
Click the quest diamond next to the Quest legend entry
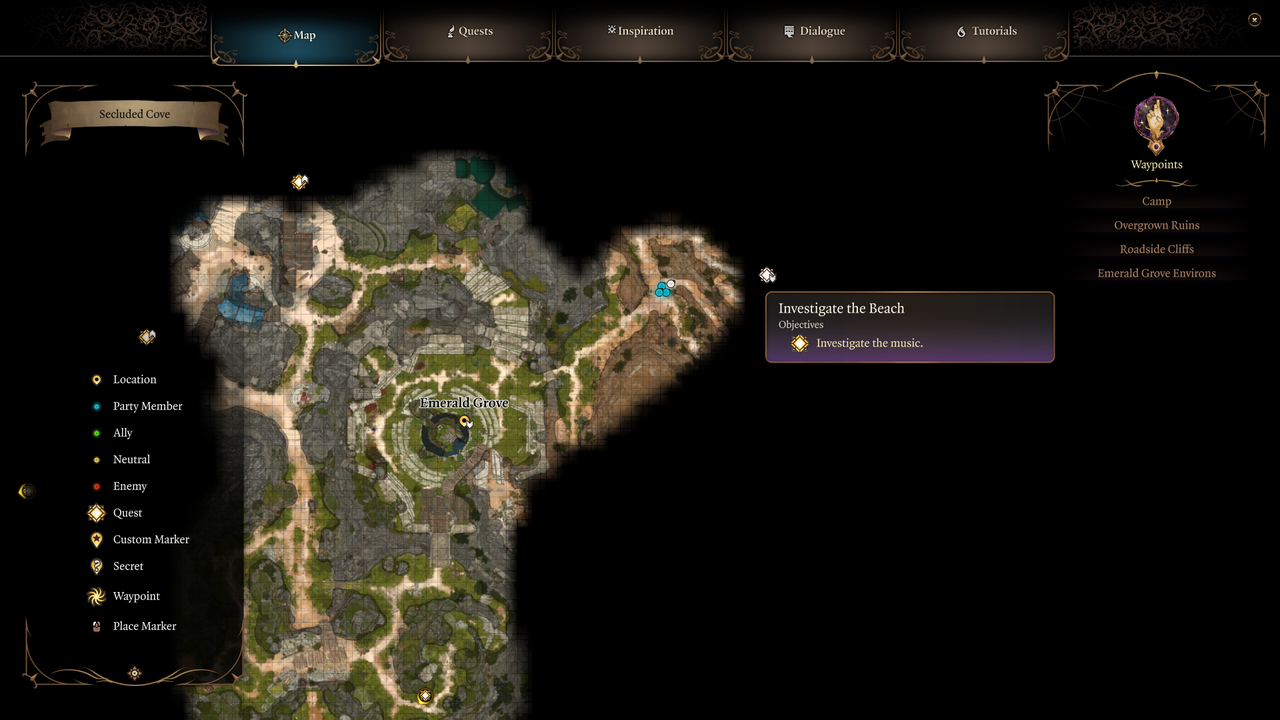(x=96, y=512)
